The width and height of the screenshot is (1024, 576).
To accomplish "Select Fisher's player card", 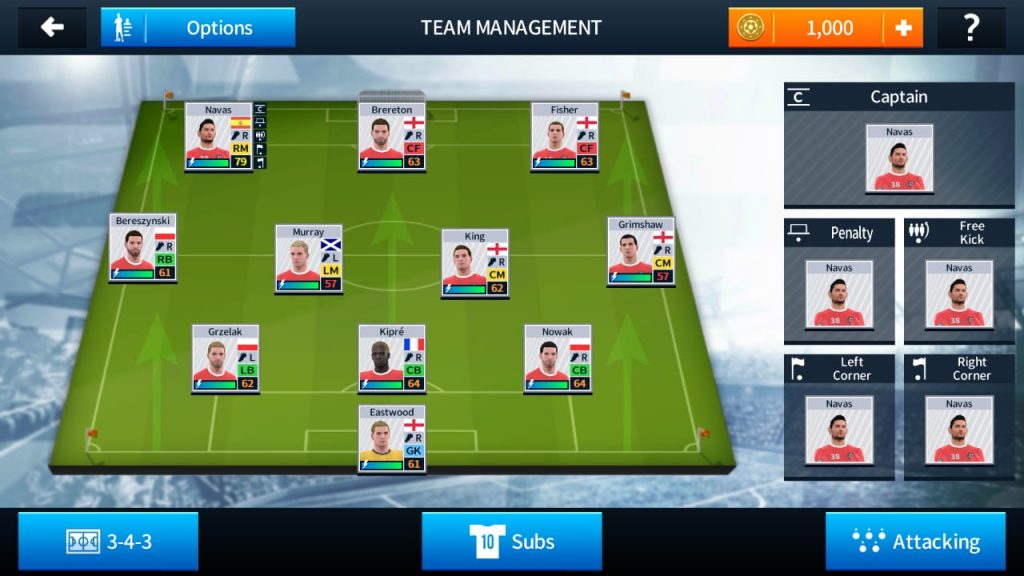I will click(x=564, y=136).
